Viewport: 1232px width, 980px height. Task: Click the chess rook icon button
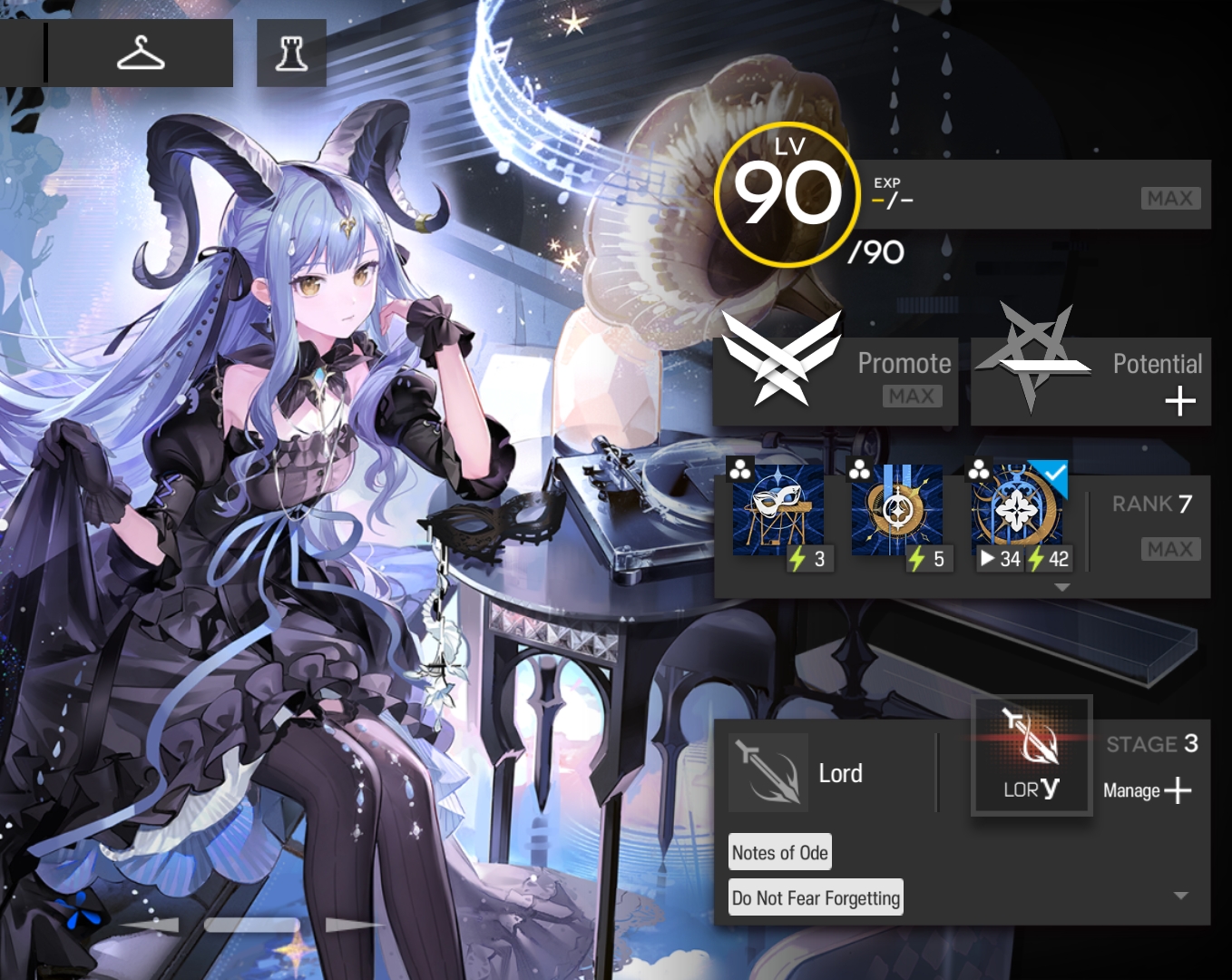[x=291, y=54]
